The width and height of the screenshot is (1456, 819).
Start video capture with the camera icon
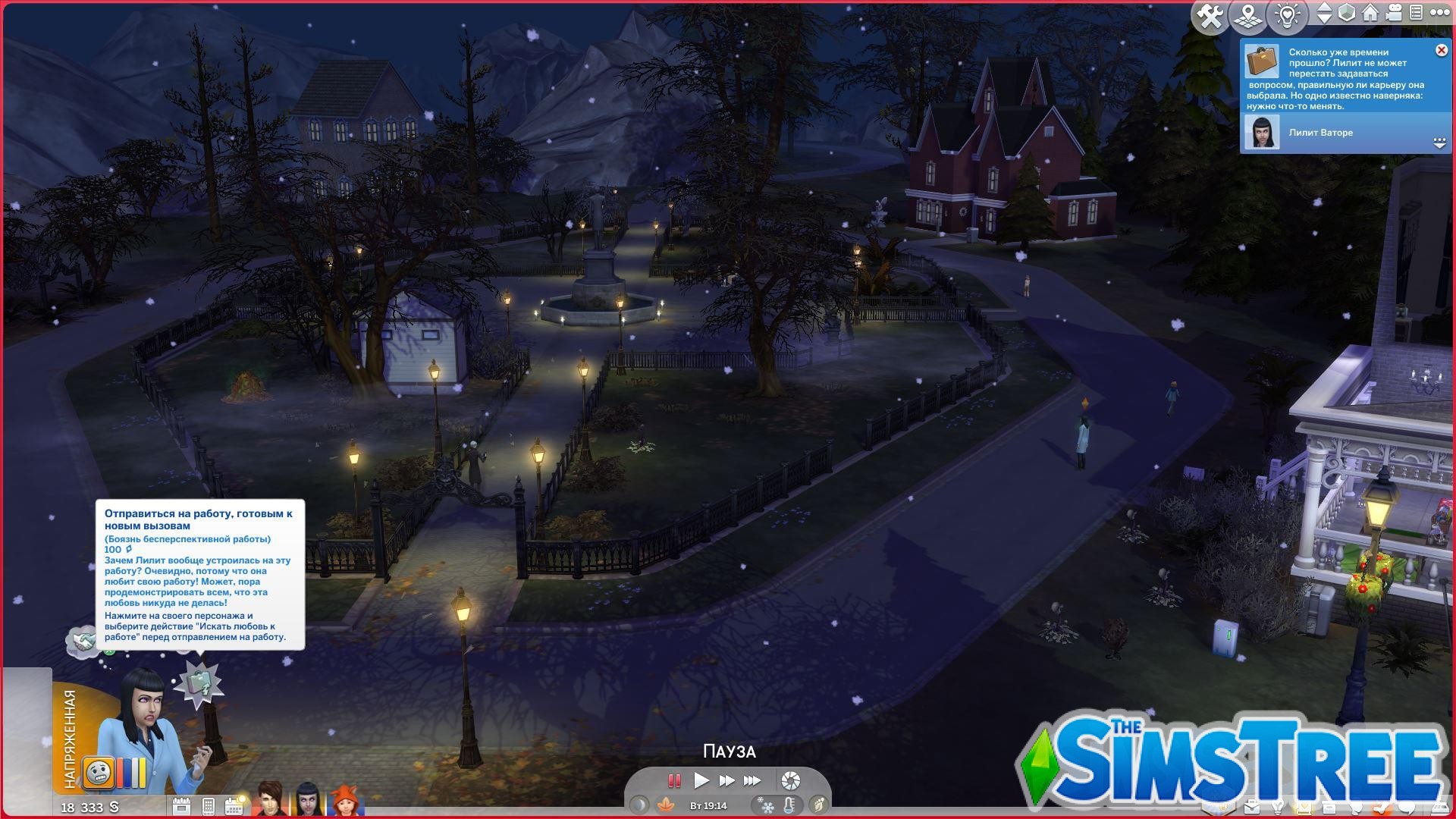(1394, 12)
